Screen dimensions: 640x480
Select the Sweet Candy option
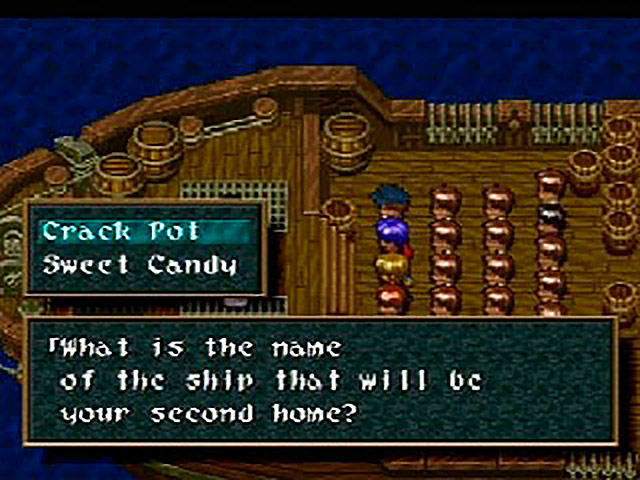click(x=139, y=265)
